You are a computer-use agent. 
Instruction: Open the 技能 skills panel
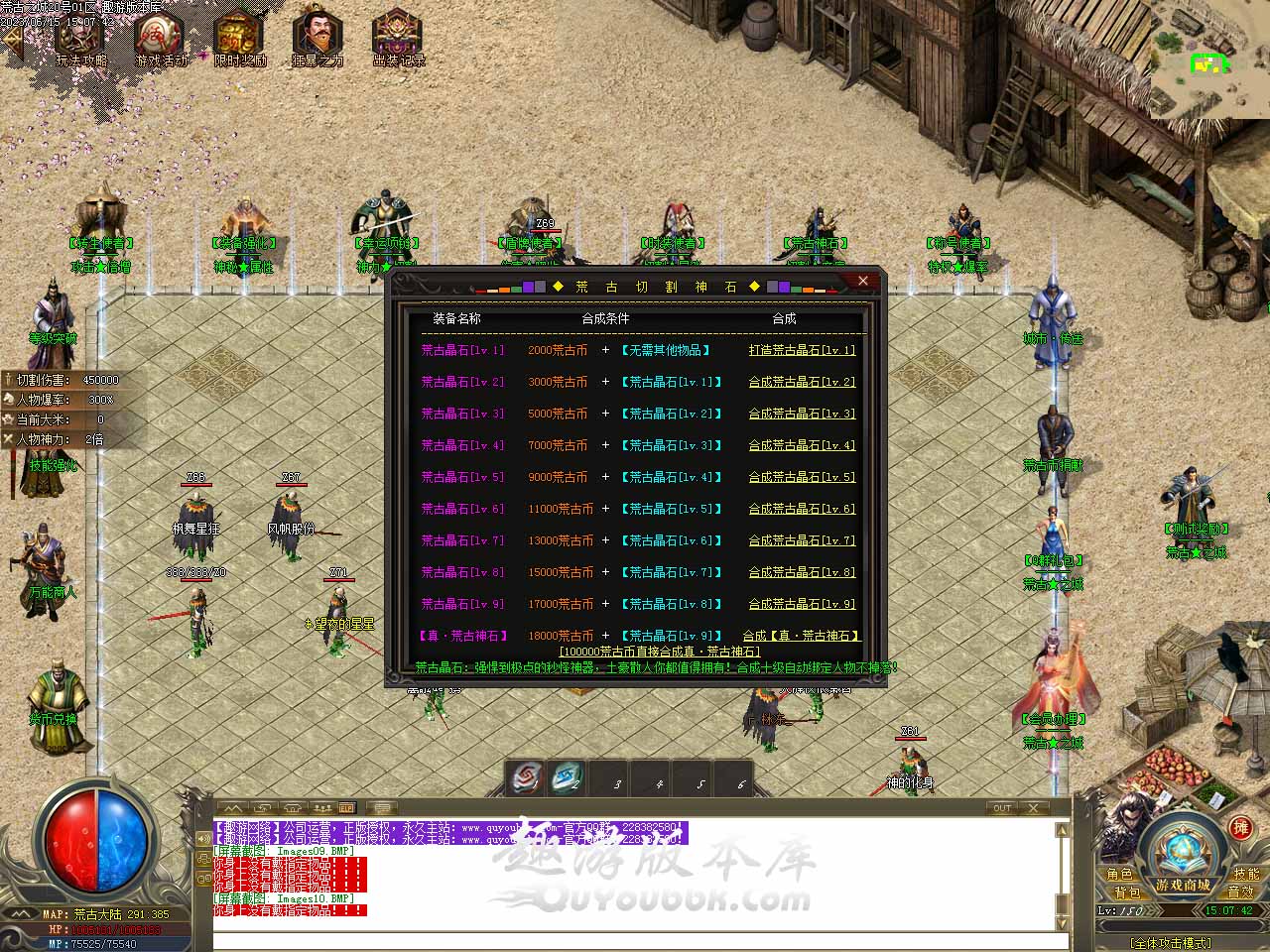(x=1246, y=874)
